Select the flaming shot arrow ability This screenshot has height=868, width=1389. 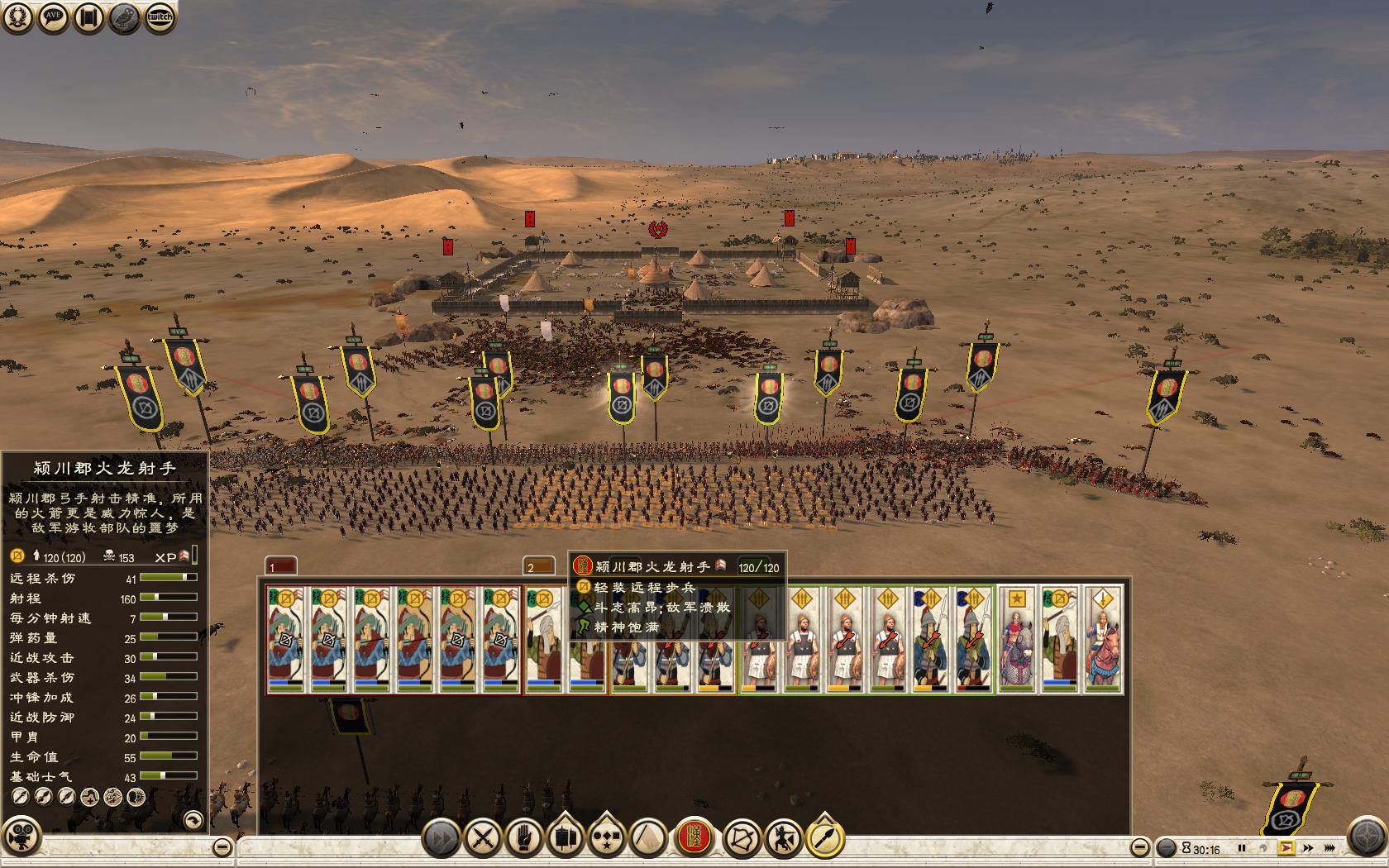click(824, 839)
